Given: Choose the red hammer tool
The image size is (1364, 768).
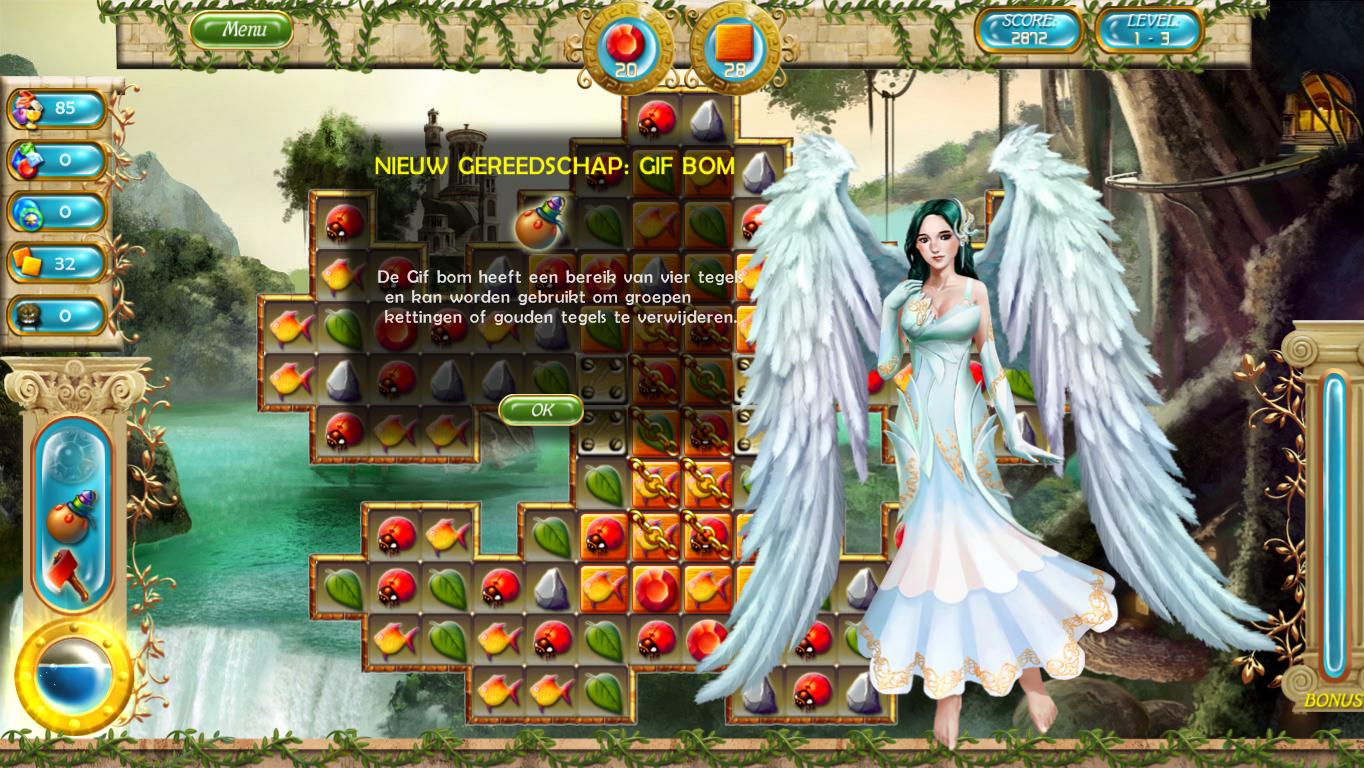Looking at the screenshot, I should tap(69, 573).
